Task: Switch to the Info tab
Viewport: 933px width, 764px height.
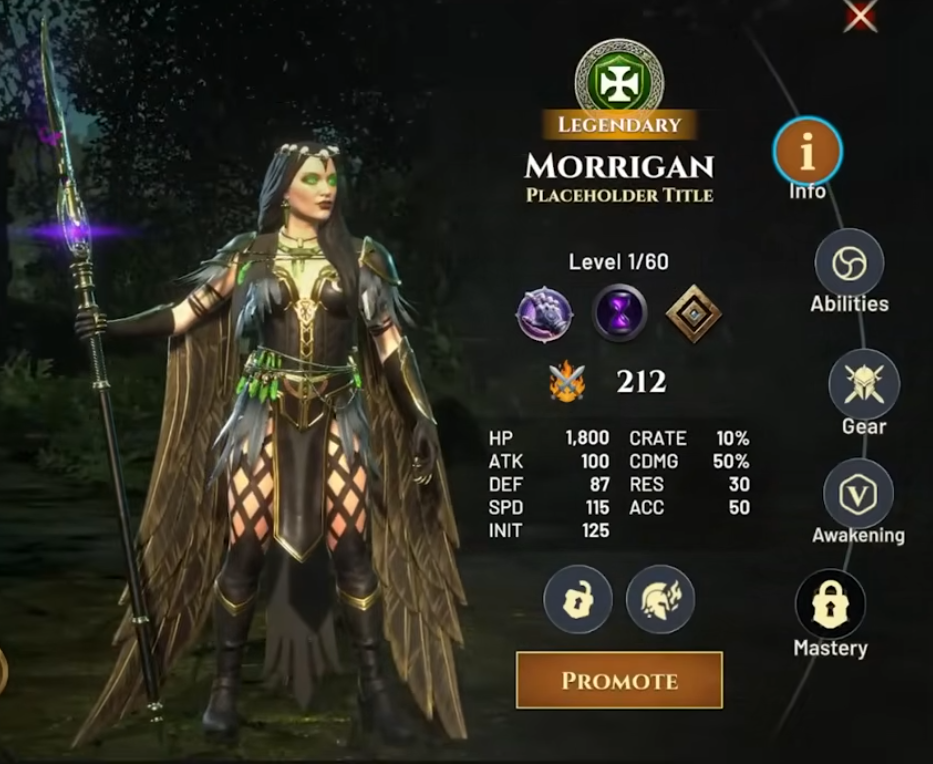Action: tap(807, 153)
